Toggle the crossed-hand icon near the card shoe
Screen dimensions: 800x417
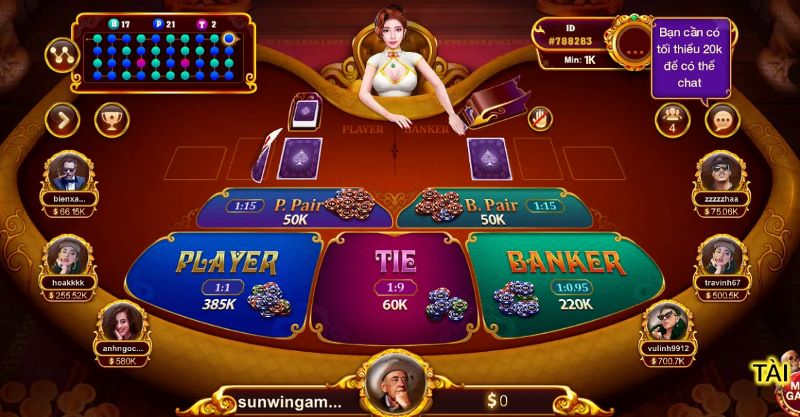tap(539, 116)
